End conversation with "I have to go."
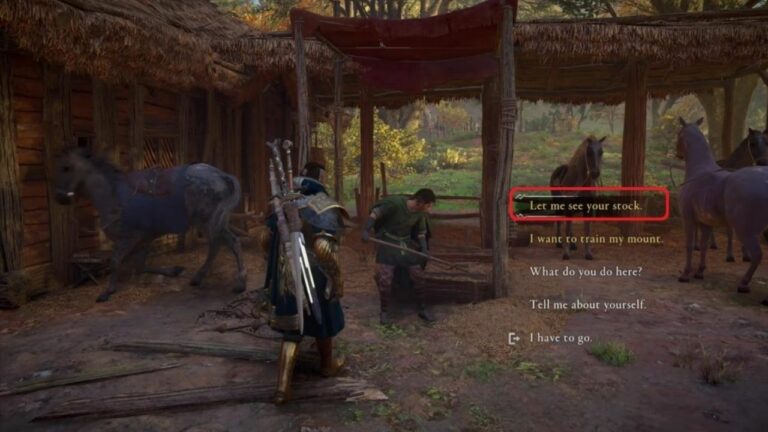Image resolution: width=768 pixels, height=432 pixels. coord(560,338)
